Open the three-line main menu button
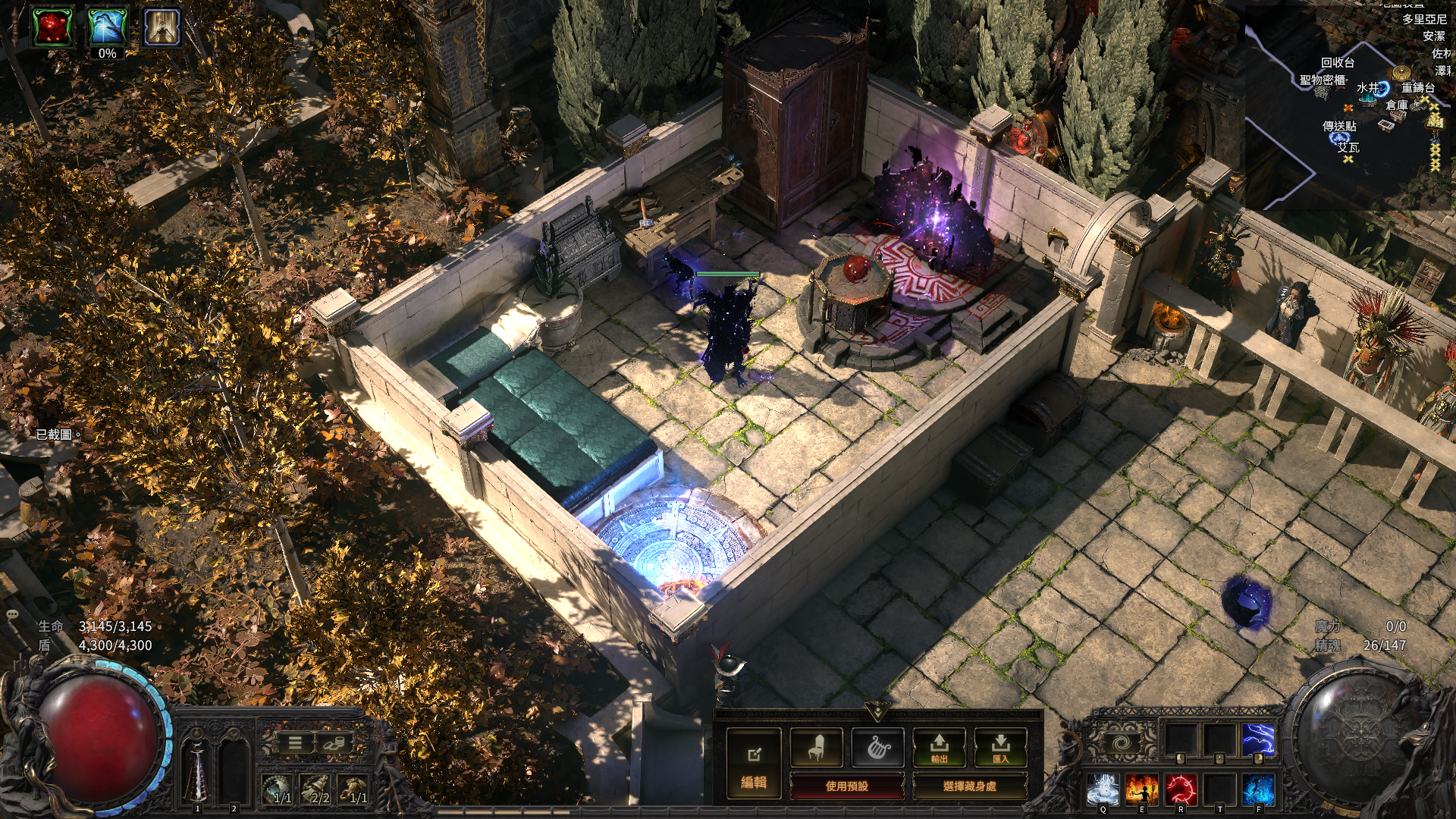The width and height of the screenshot is (1456, 819). coord(295,743)
